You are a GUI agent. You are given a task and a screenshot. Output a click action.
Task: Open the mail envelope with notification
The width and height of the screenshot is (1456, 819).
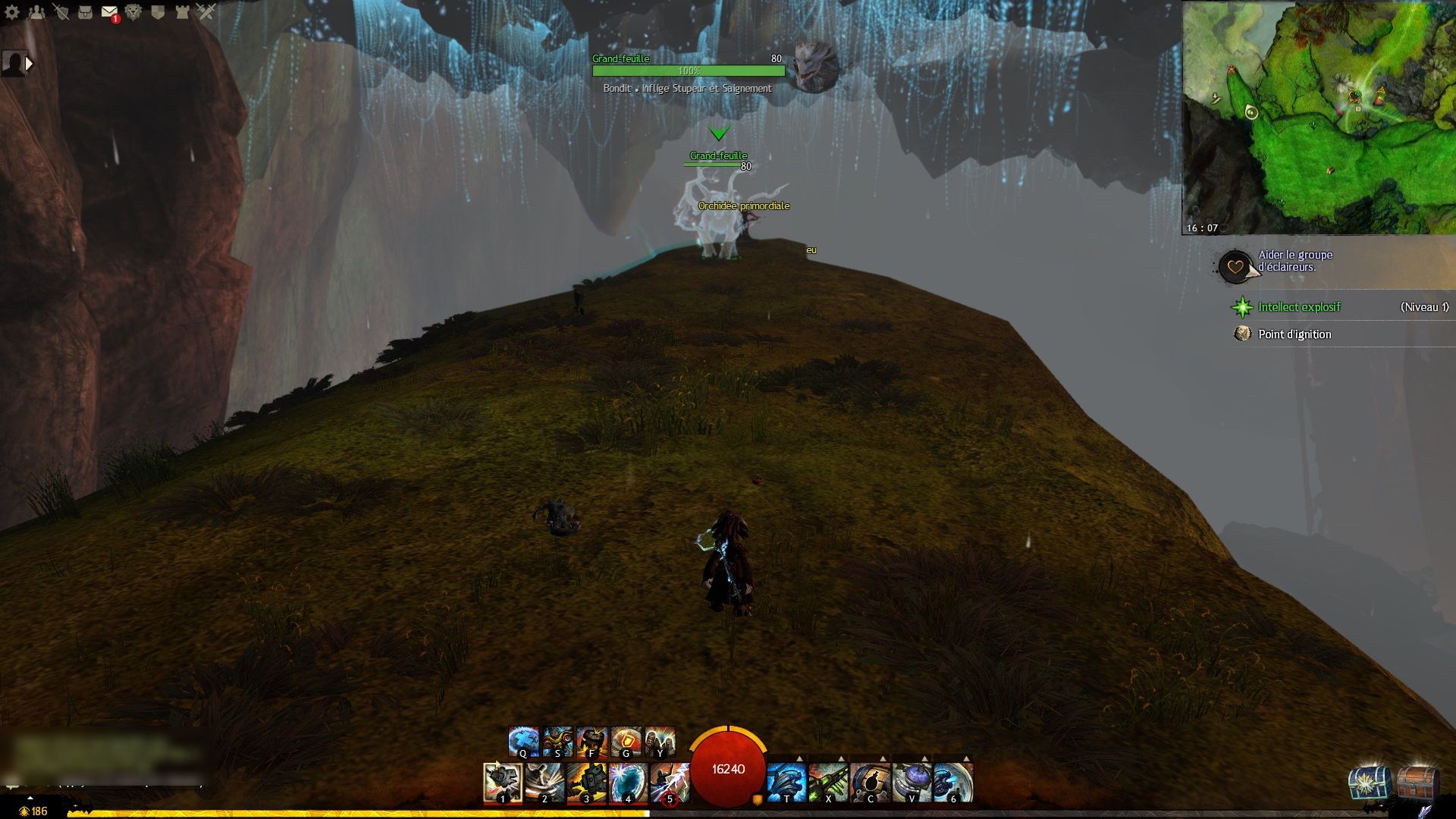click(109, 12)
